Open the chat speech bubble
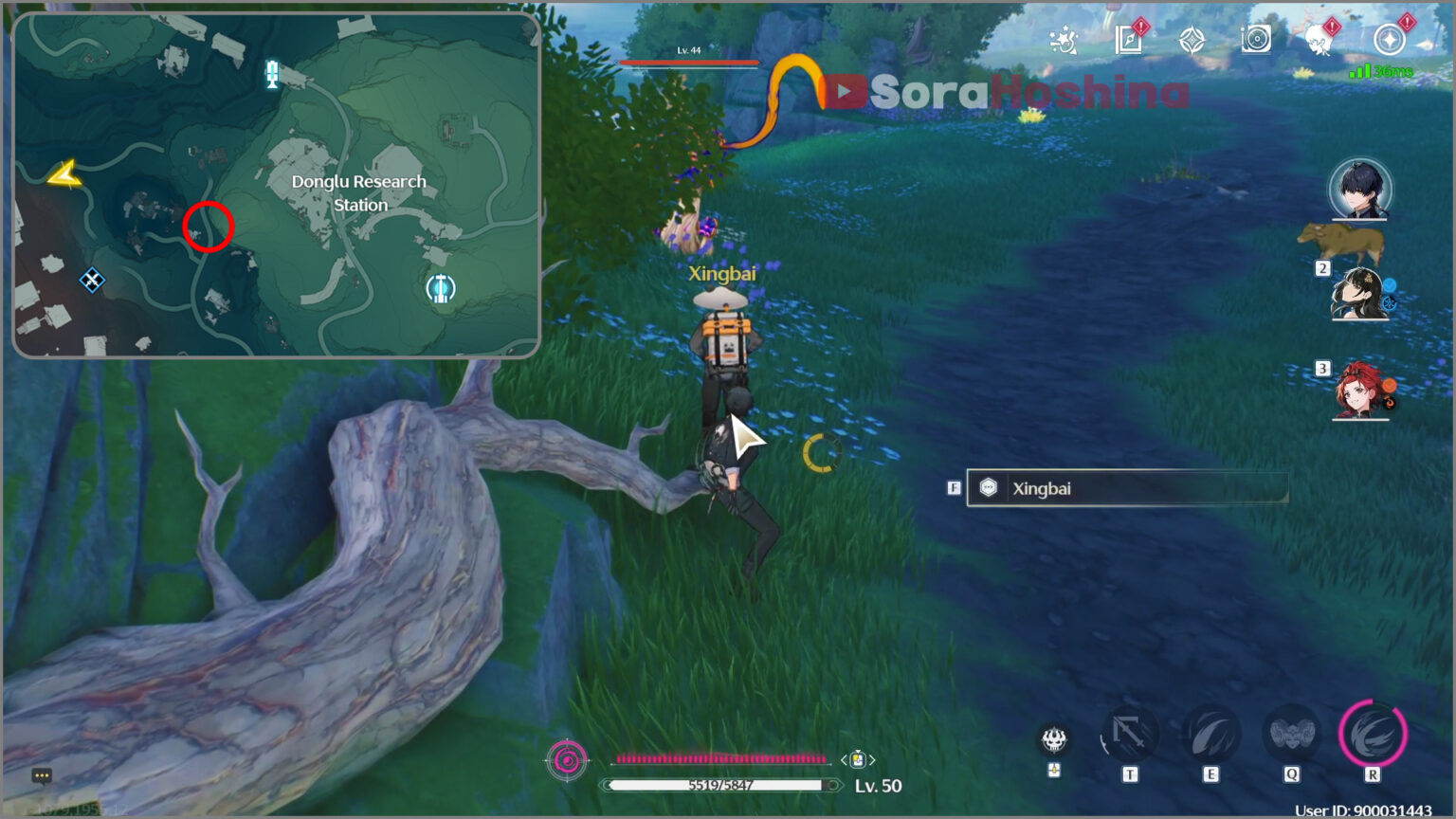The width and height of the screenshot is (1456, 819). pyautogui.click(x=42, y=775)
